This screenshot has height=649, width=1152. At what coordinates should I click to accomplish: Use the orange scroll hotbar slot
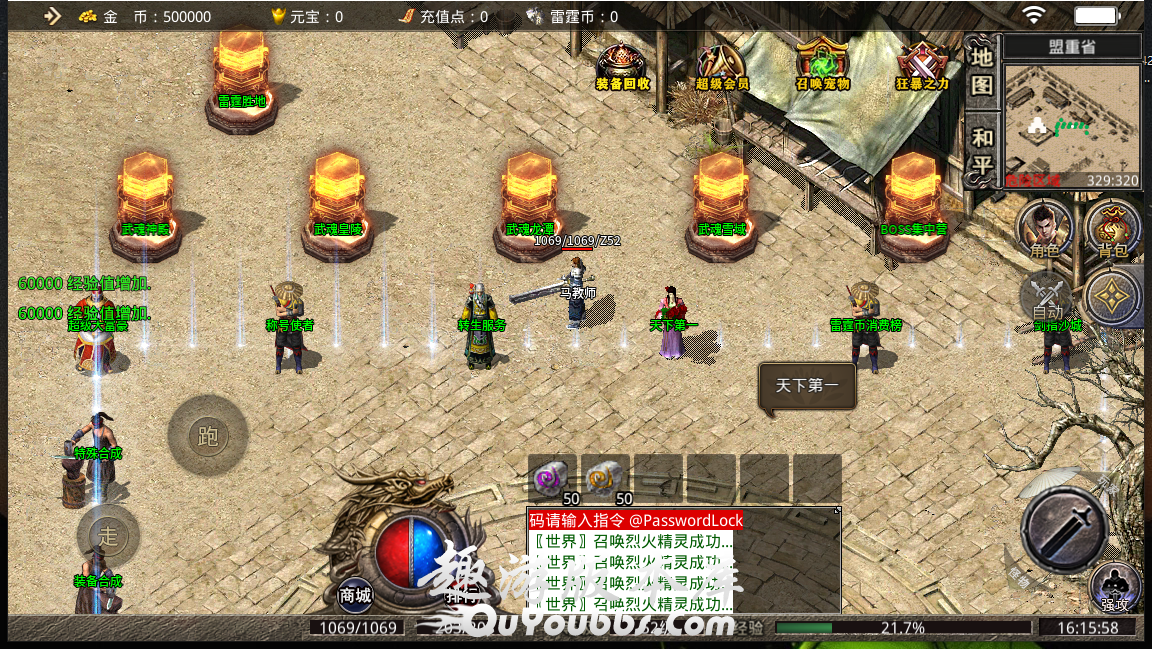pyautogui.click(x=606, y=477)
